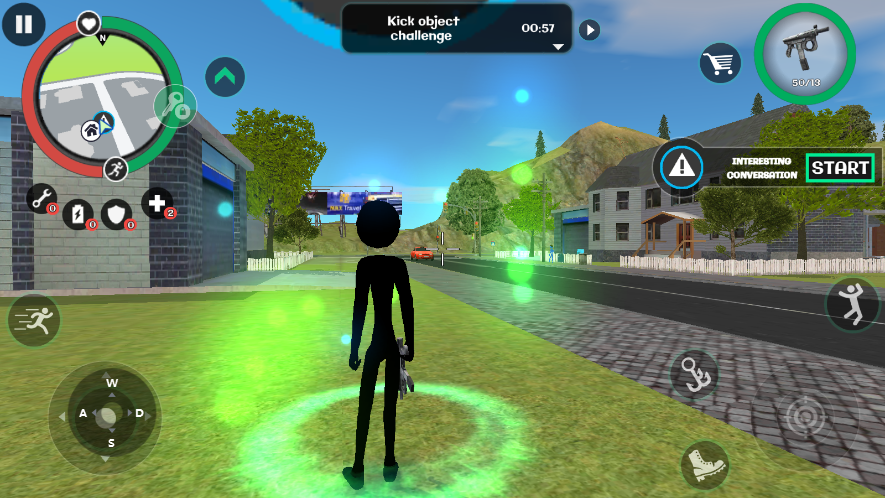Expand the Kick object challenge dropdown
Screen dimensions: 885x498
[558, 46]
